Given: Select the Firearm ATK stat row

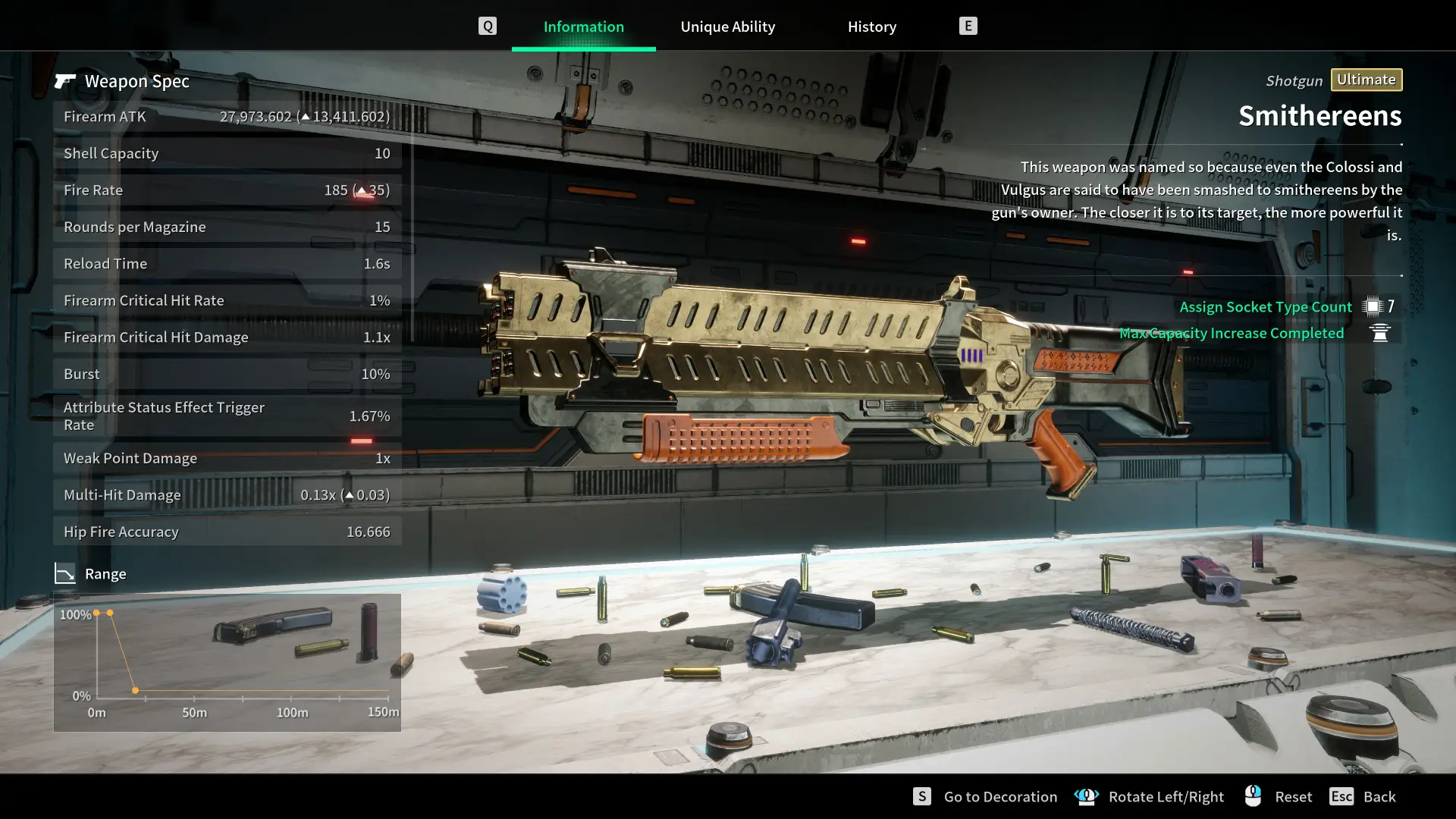Looking at the screenshot, I should coord(227,117).
